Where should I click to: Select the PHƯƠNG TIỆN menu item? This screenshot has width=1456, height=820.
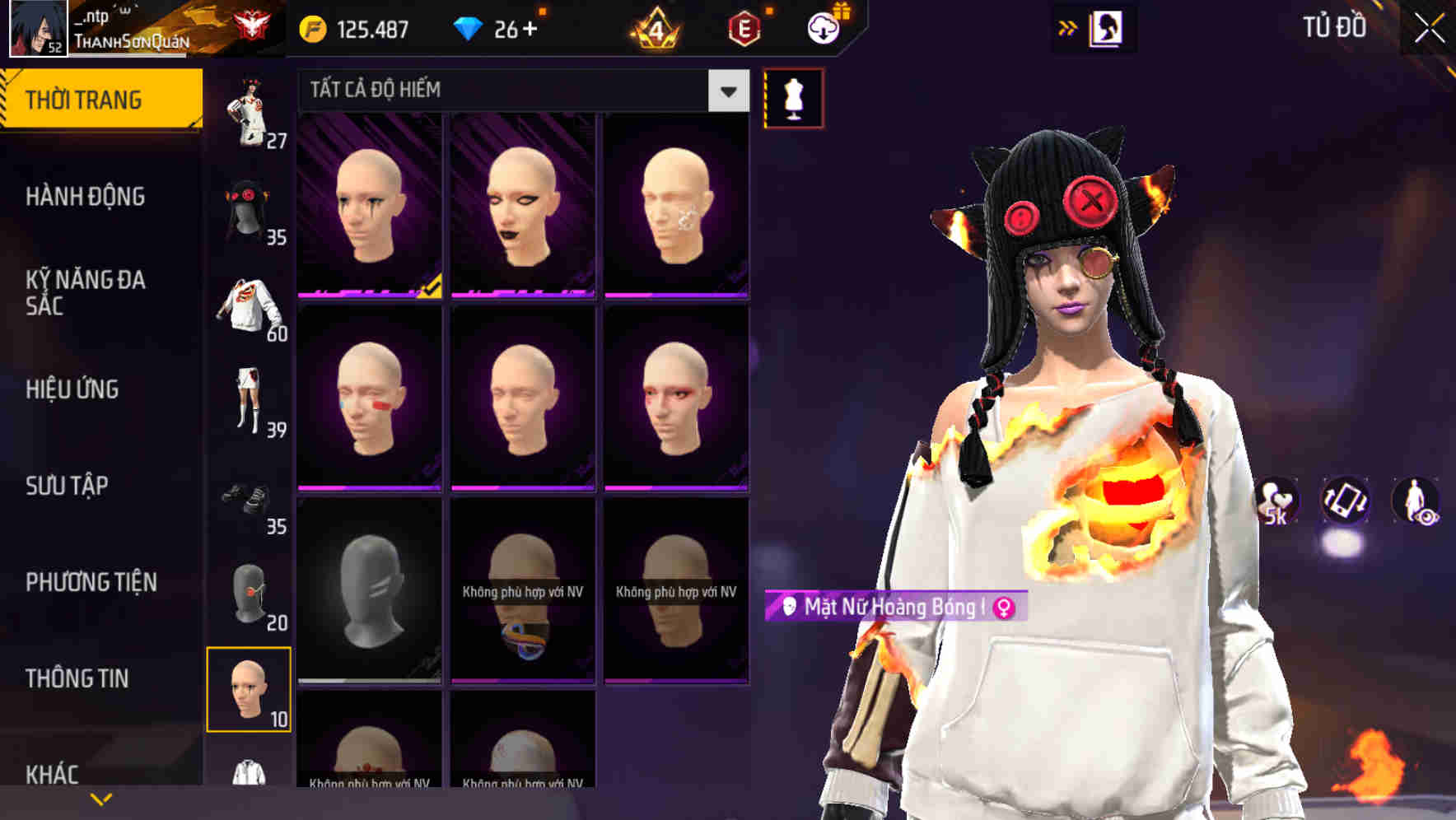pyautogui.click(x=91, y=581)
